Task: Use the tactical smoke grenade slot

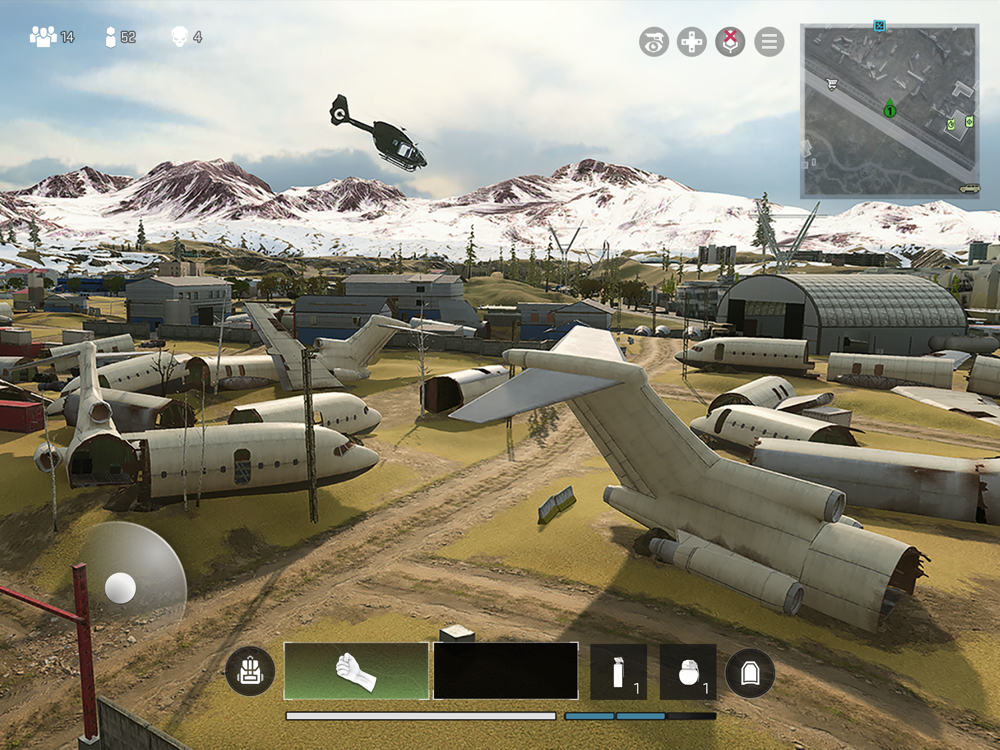Action: (618, 671)
